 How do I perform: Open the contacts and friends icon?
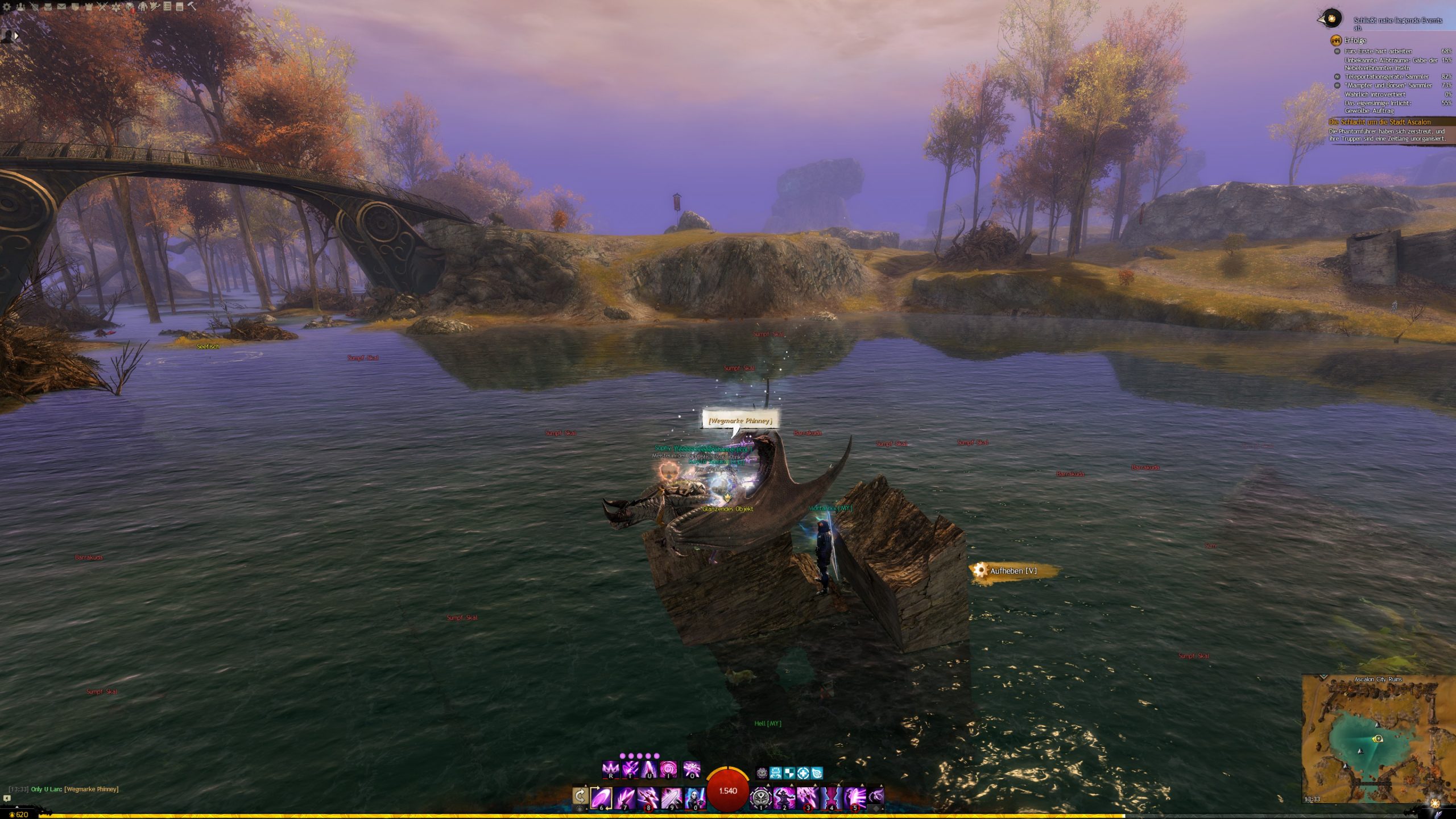(x=20, y=7)
